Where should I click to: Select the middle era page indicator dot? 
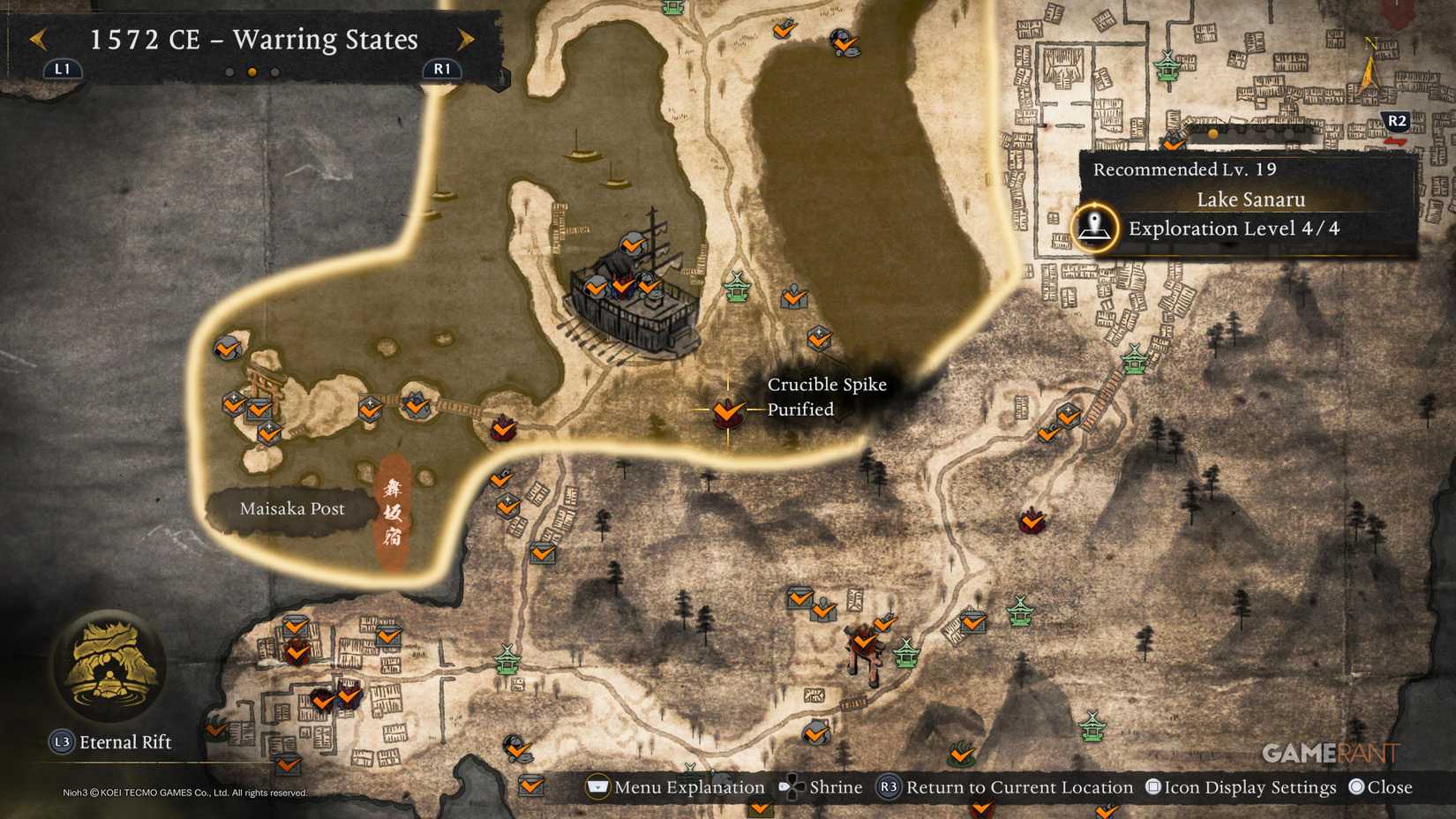coord(250,72)
